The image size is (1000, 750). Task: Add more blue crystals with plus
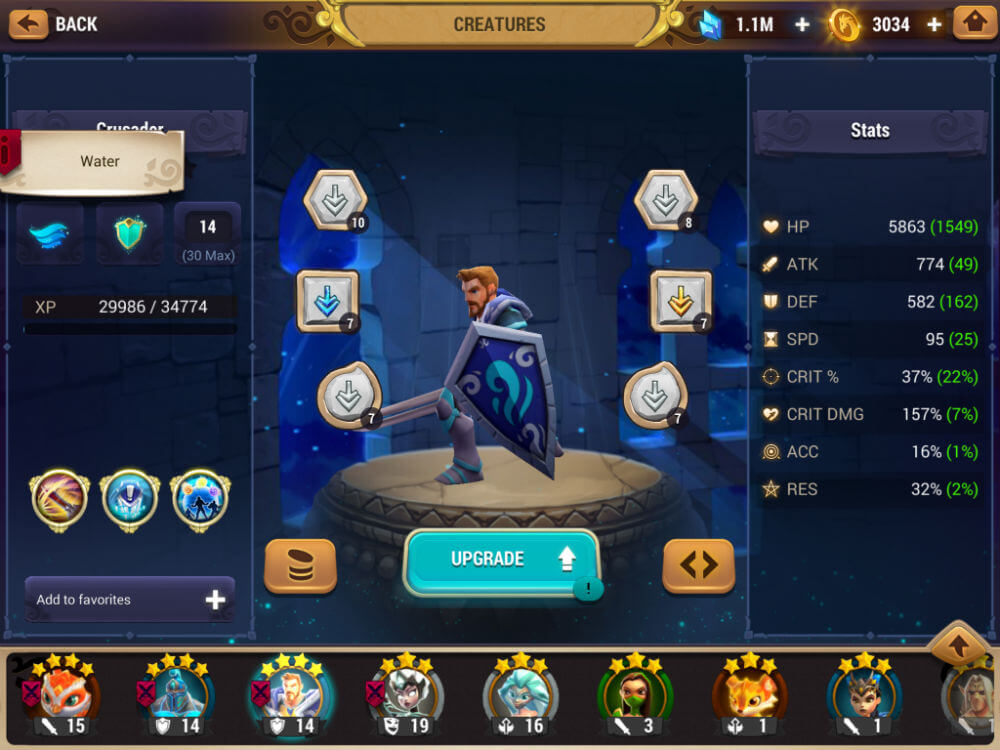pyautogui.click(x=802, y=25)
